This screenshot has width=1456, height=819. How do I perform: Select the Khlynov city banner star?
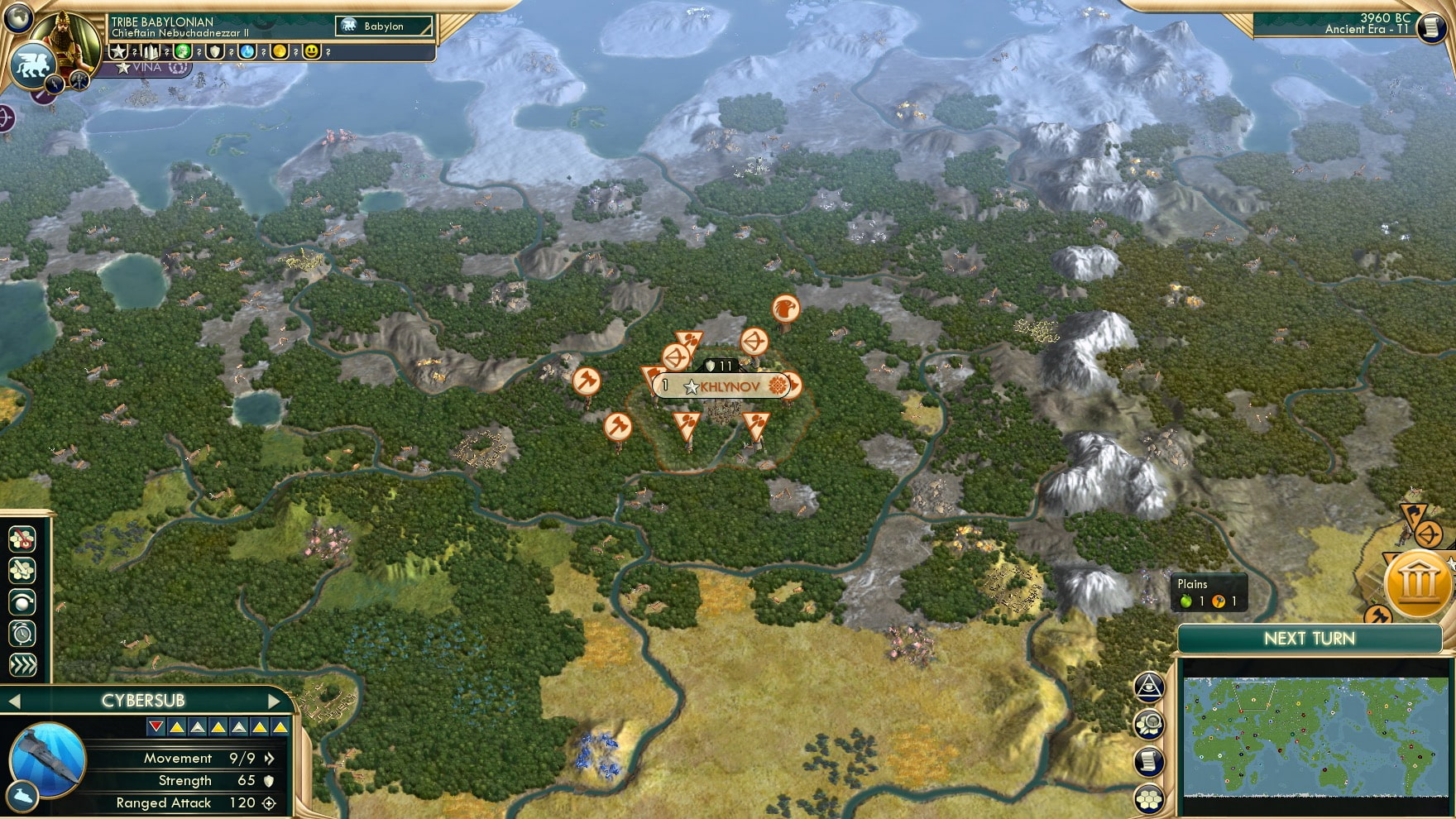click(x=692, y=385)
